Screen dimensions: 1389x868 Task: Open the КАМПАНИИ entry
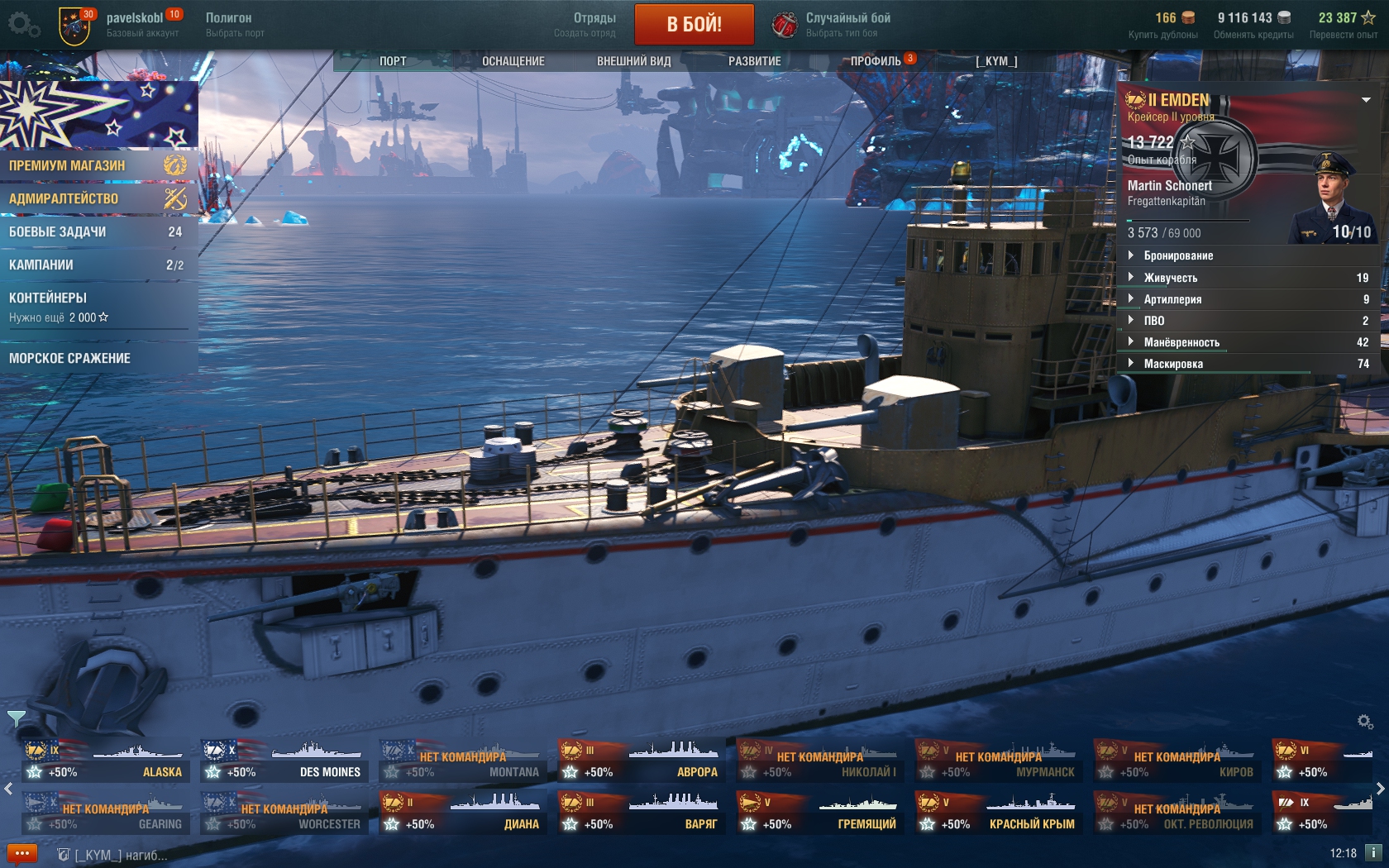coord(98,265)
